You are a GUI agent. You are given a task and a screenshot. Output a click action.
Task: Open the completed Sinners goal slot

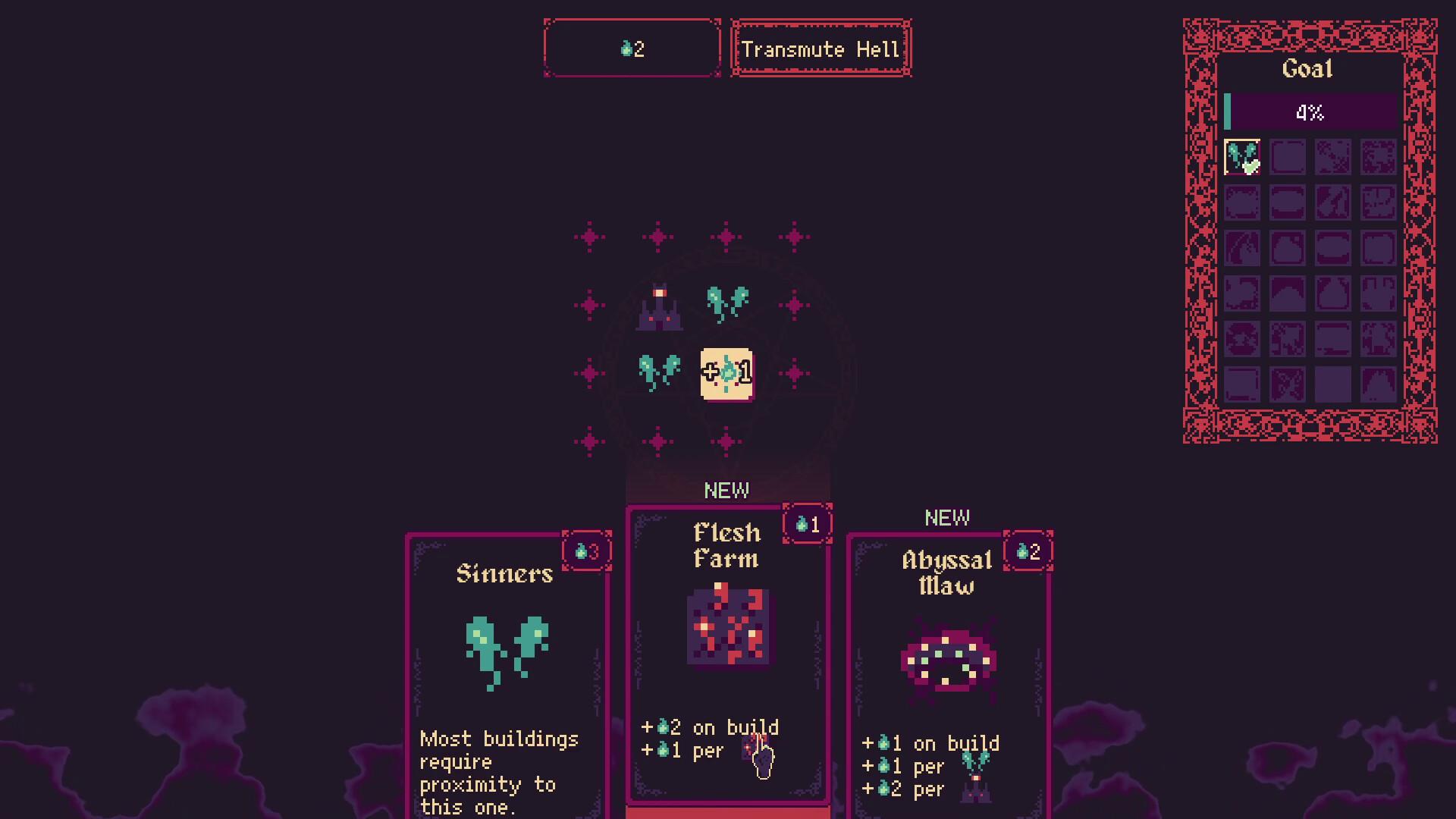click(1242, 157)
